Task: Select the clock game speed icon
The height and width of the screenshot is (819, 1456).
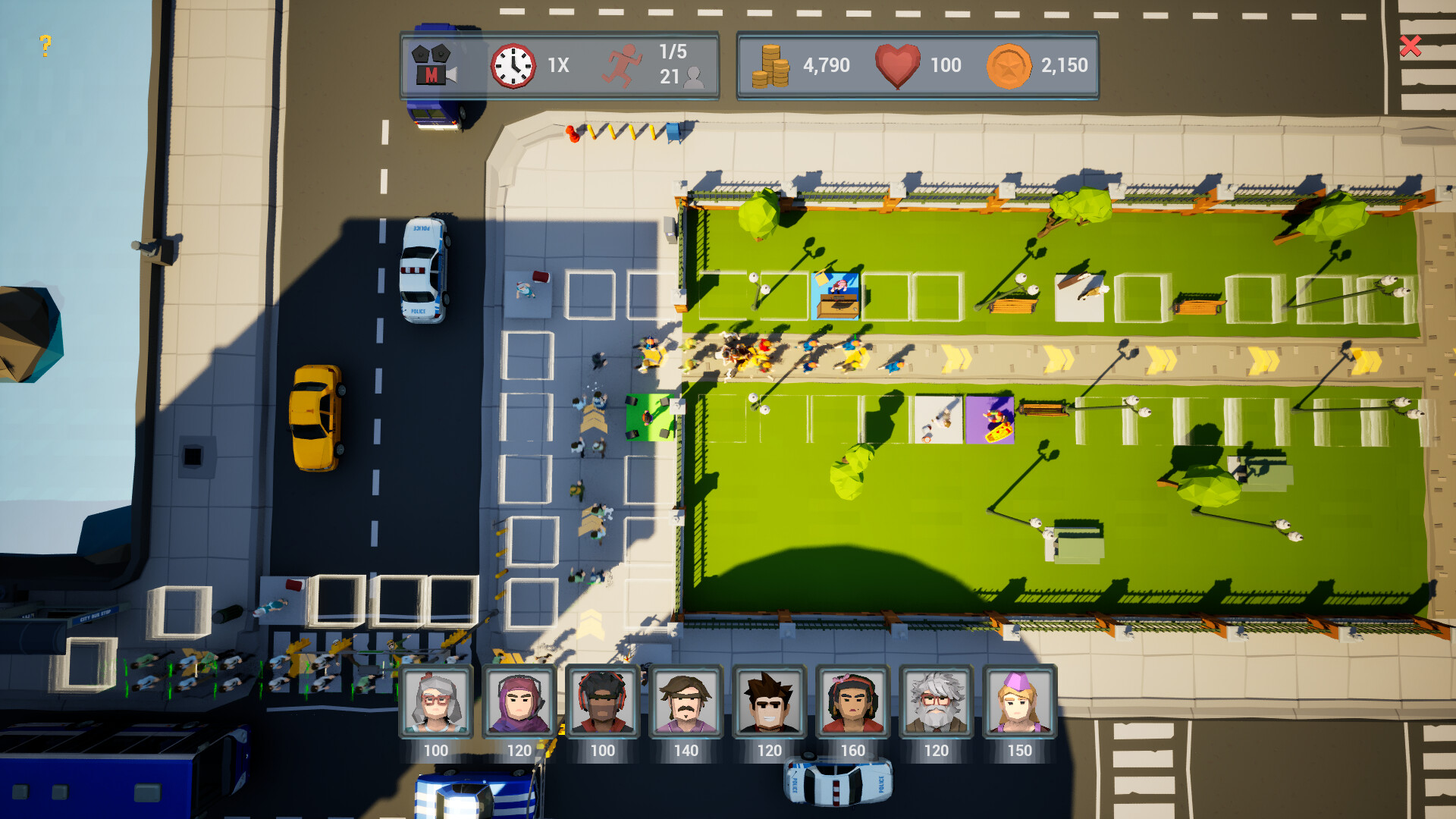Action: click(x=513, y=65)
